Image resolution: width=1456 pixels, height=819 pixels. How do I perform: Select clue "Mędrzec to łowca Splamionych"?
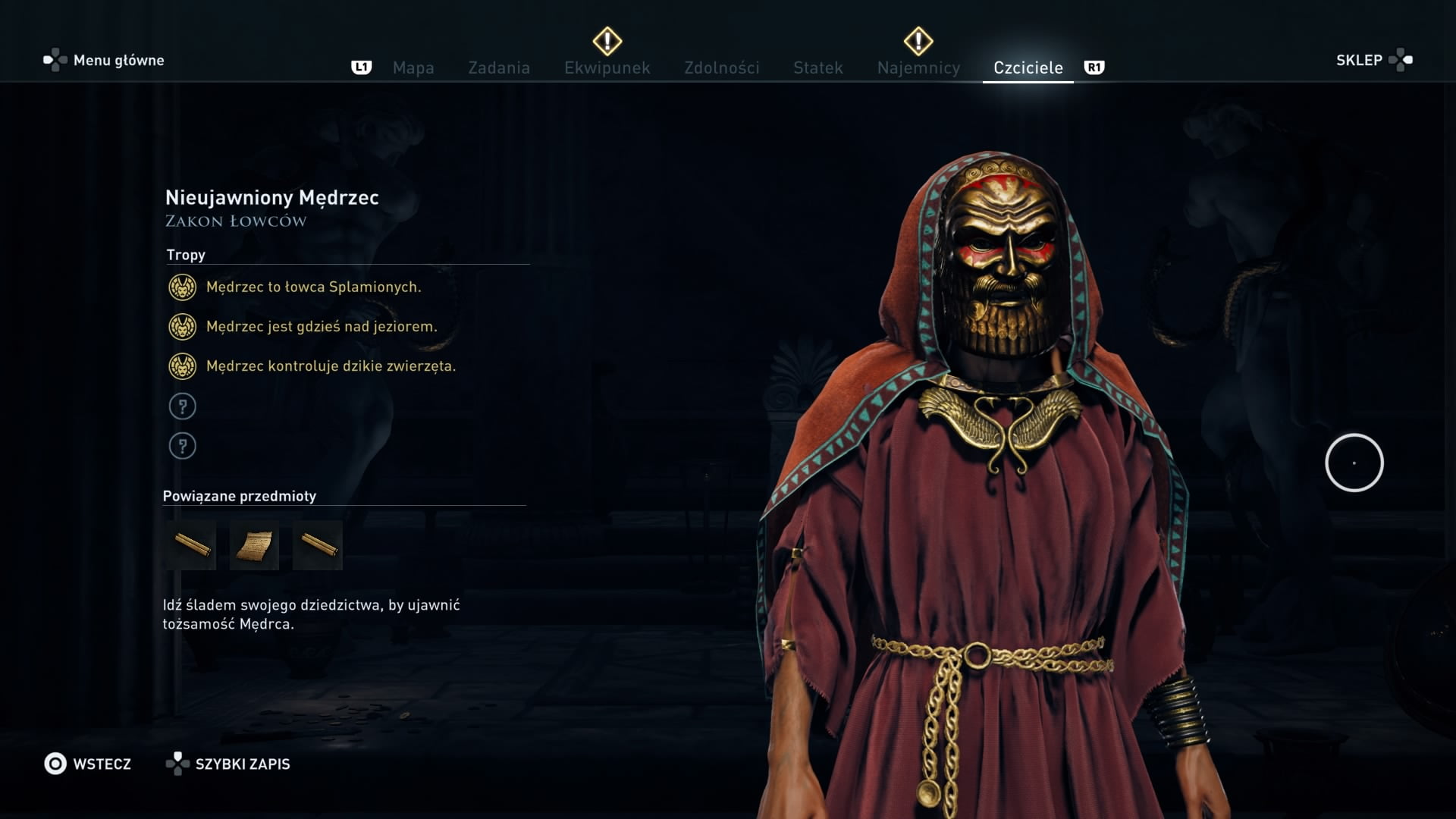pyautogui.click(x=313, y=287)
